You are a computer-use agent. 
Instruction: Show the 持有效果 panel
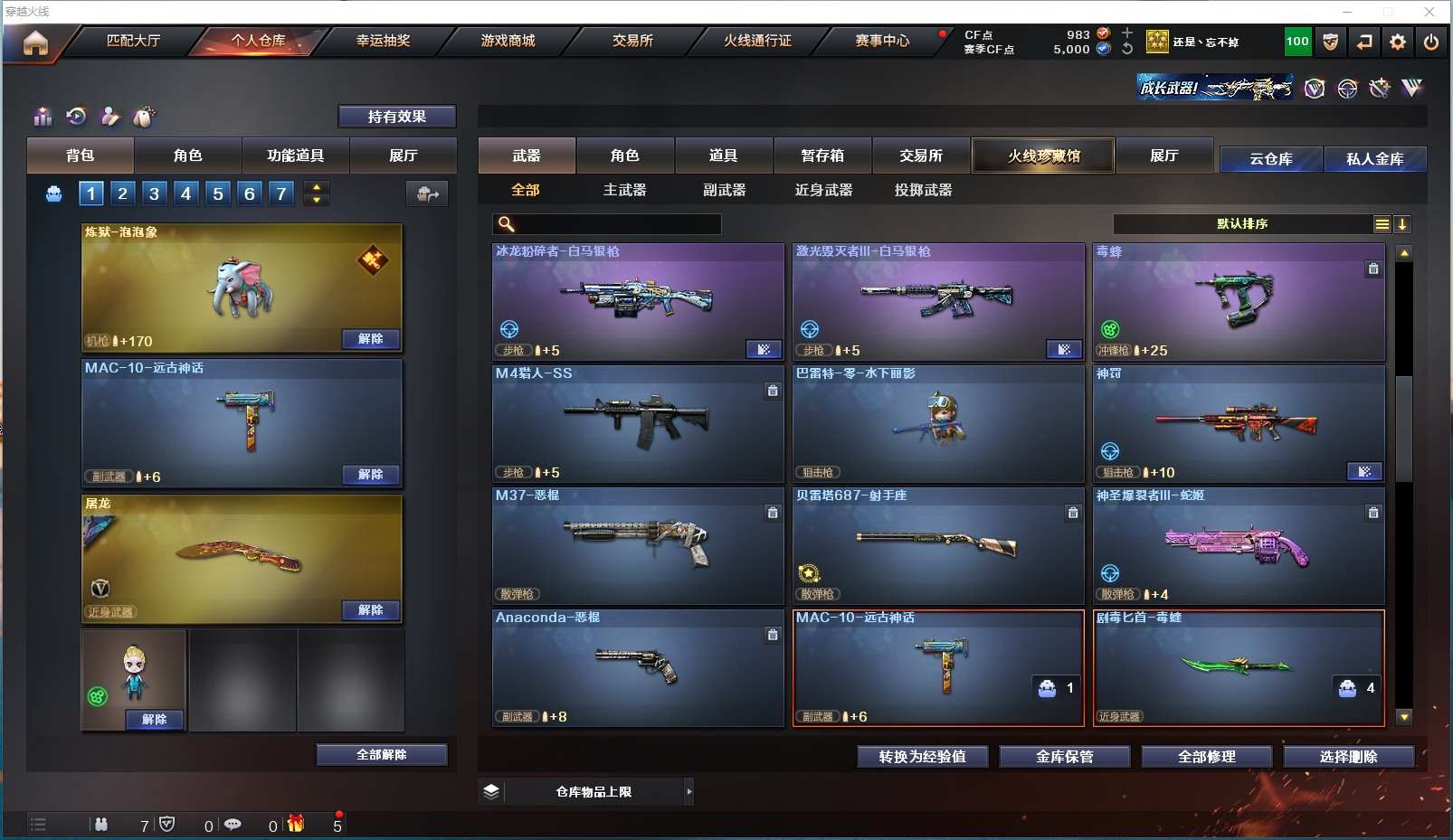coord(396,117)
